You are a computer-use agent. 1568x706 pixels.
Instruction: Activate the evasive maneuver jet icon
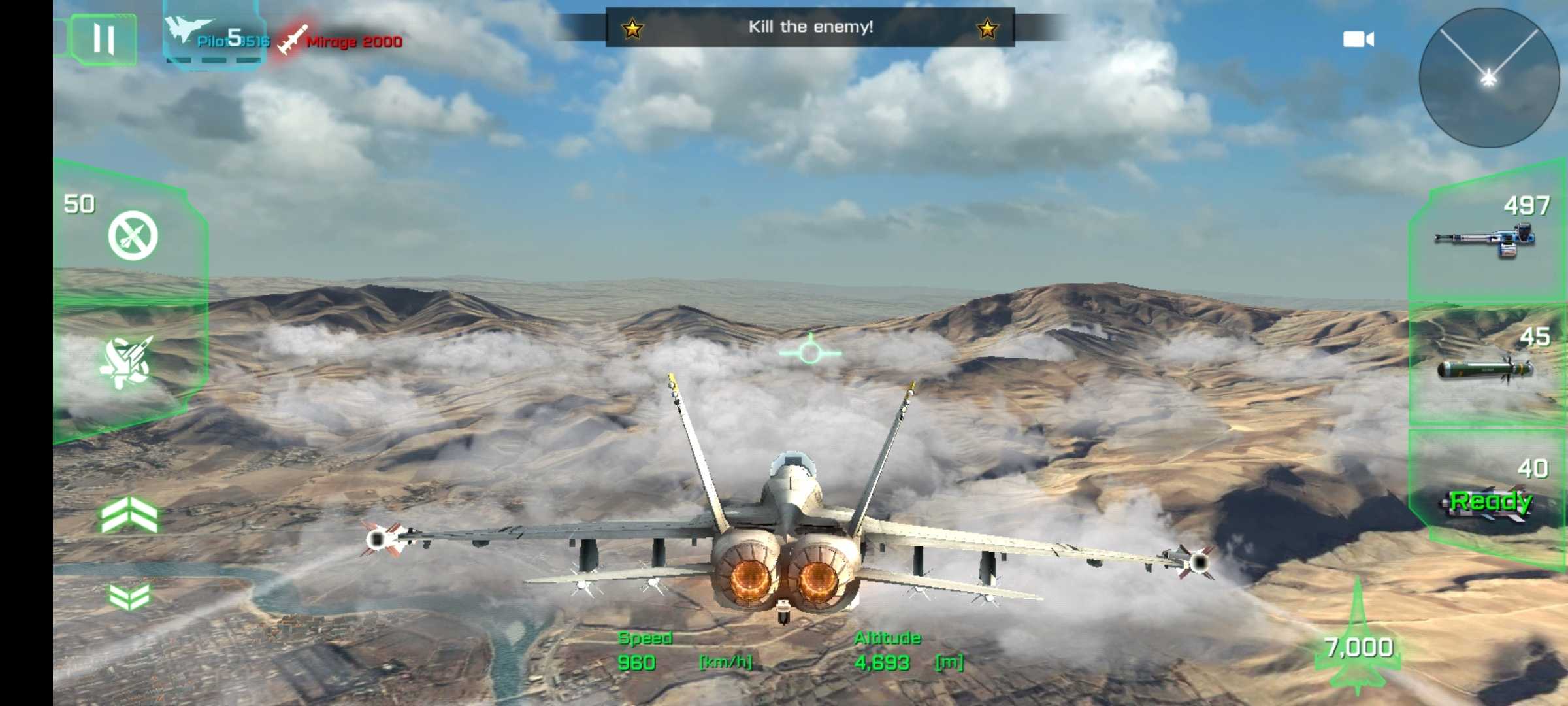pyautogui.click(x=127, y=363)
